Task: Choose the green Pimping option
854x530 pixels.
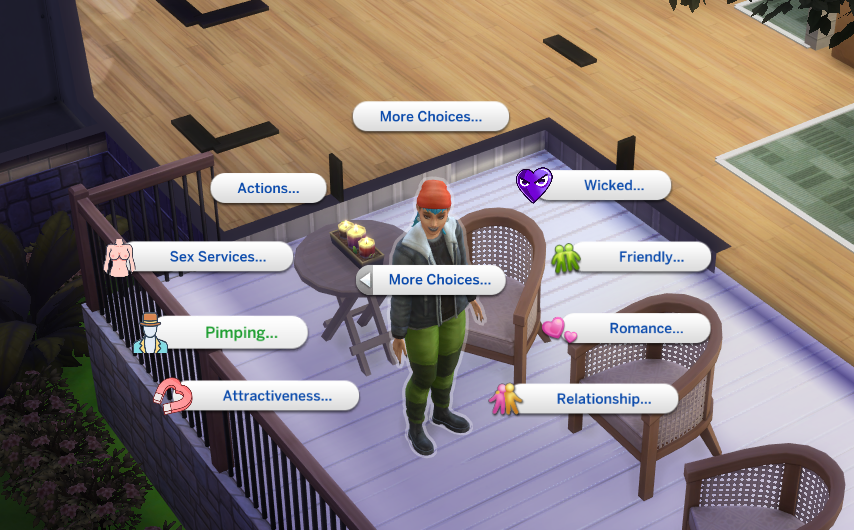Action: coord(241,333)
